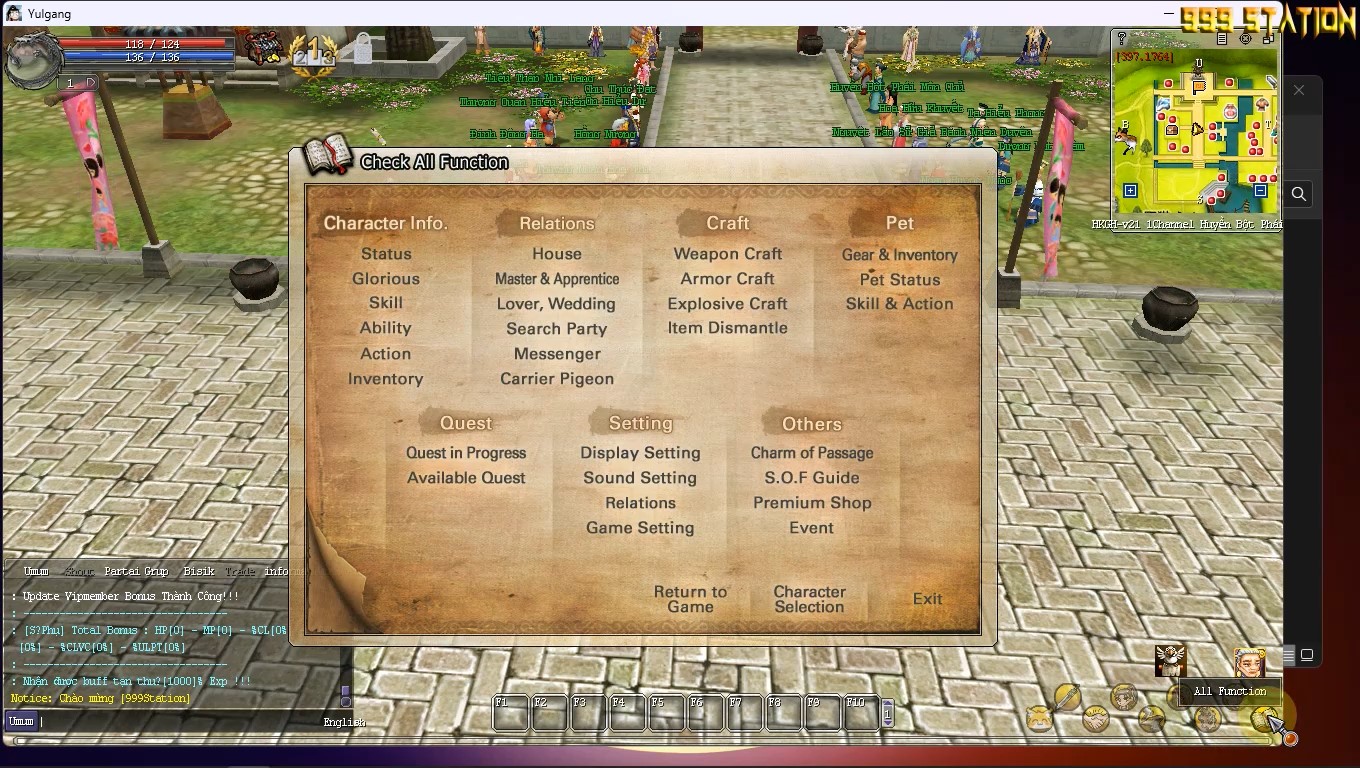Choose Item Dismantle option

coord(728,328)
